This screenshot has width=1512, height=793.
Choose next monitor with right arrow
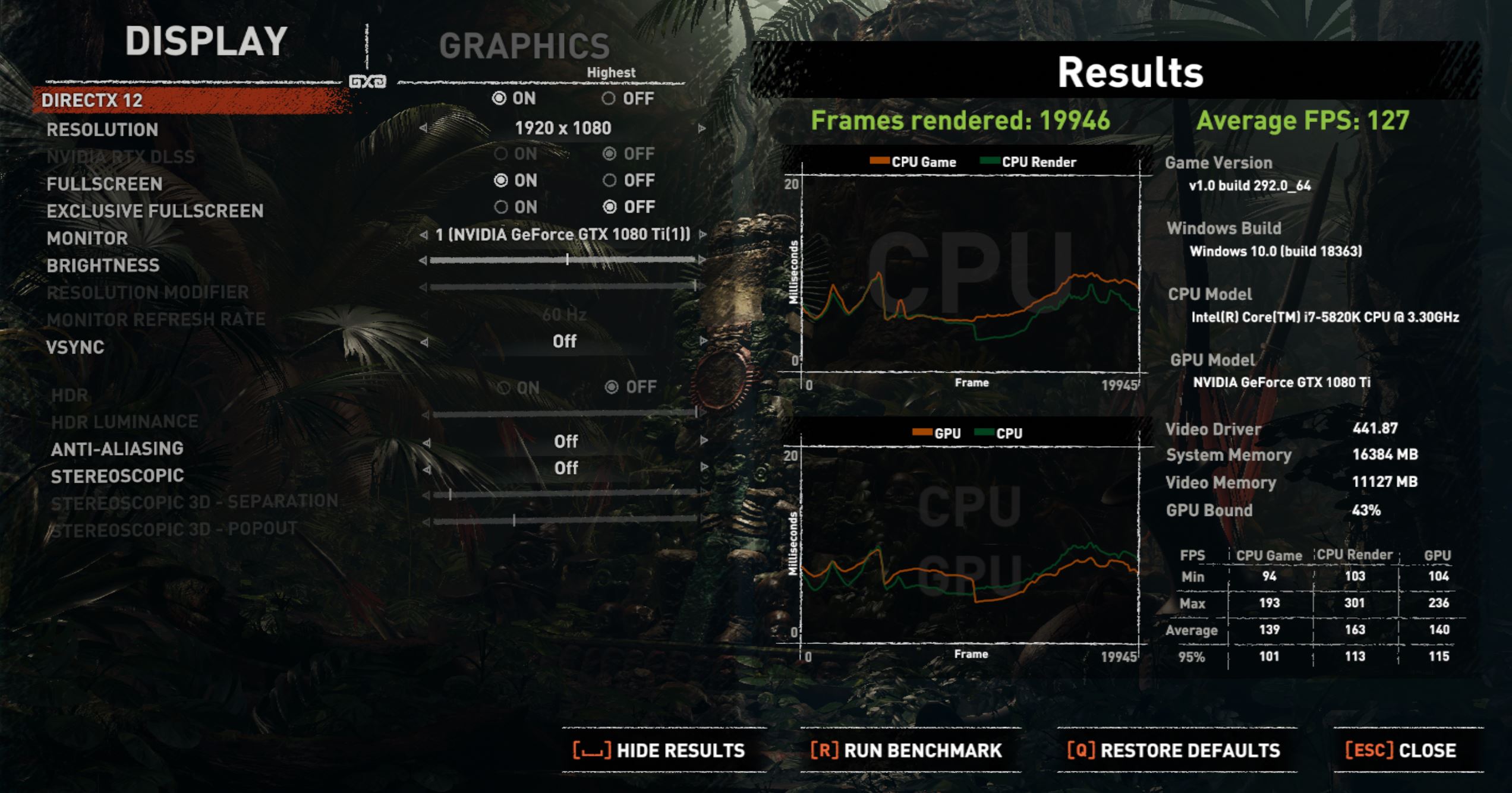tap(703, 235)
